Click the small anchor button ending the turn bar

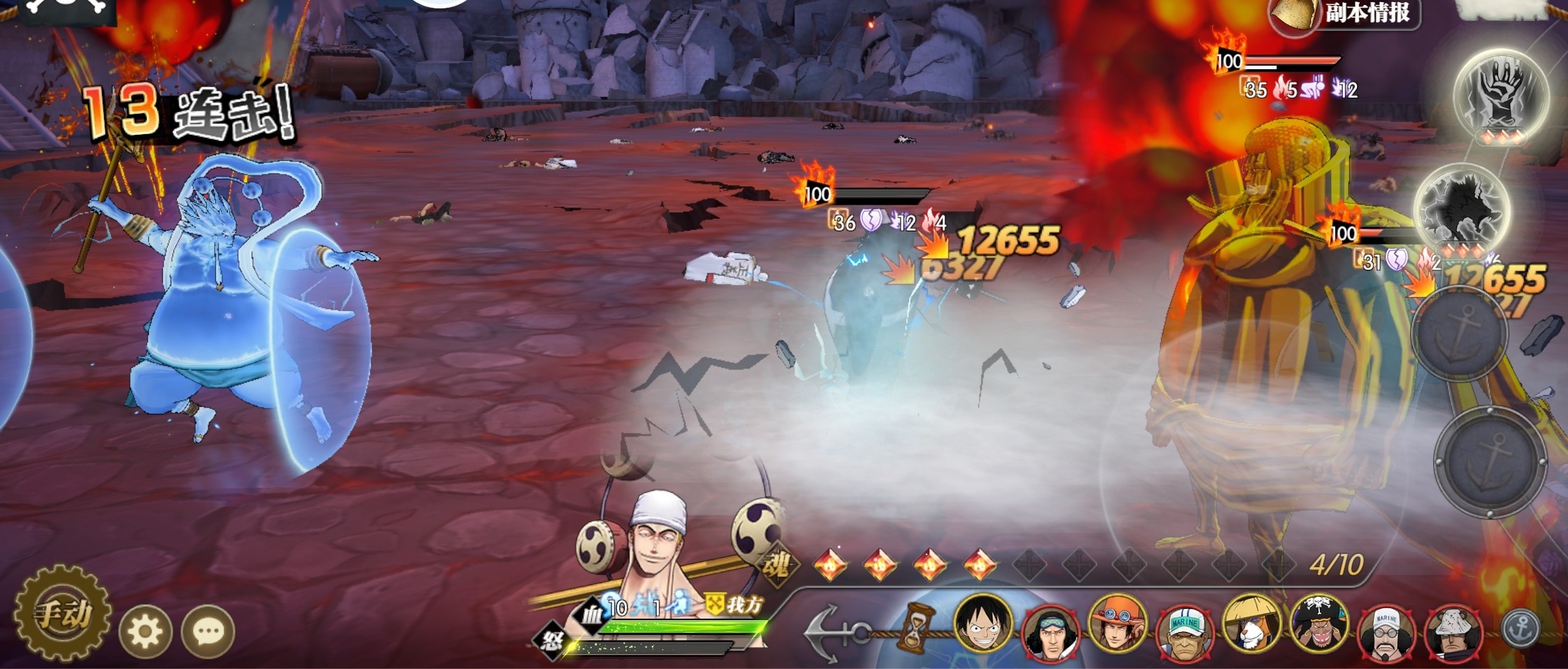[x=1519, y=628]
